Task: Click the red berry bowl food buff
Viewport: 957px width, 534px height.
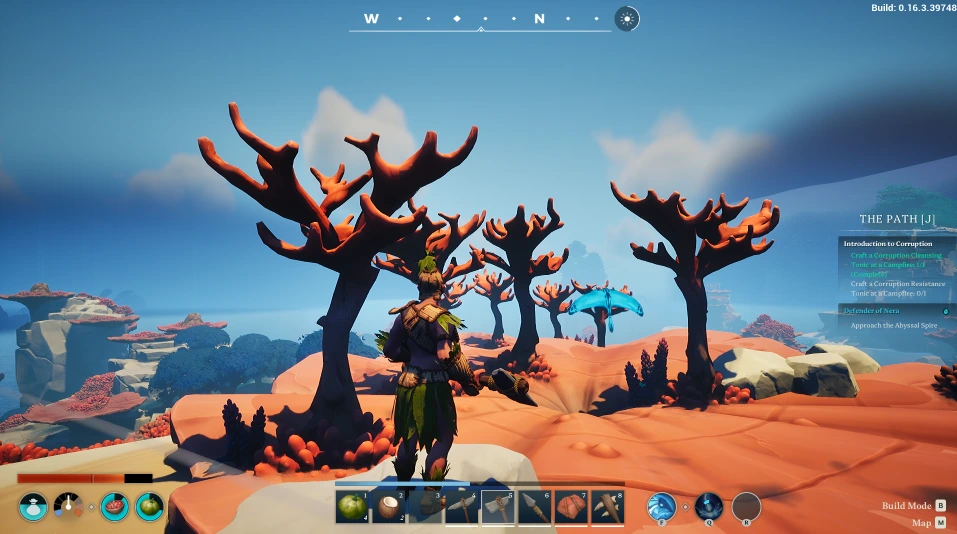Action: pos(114,507)
